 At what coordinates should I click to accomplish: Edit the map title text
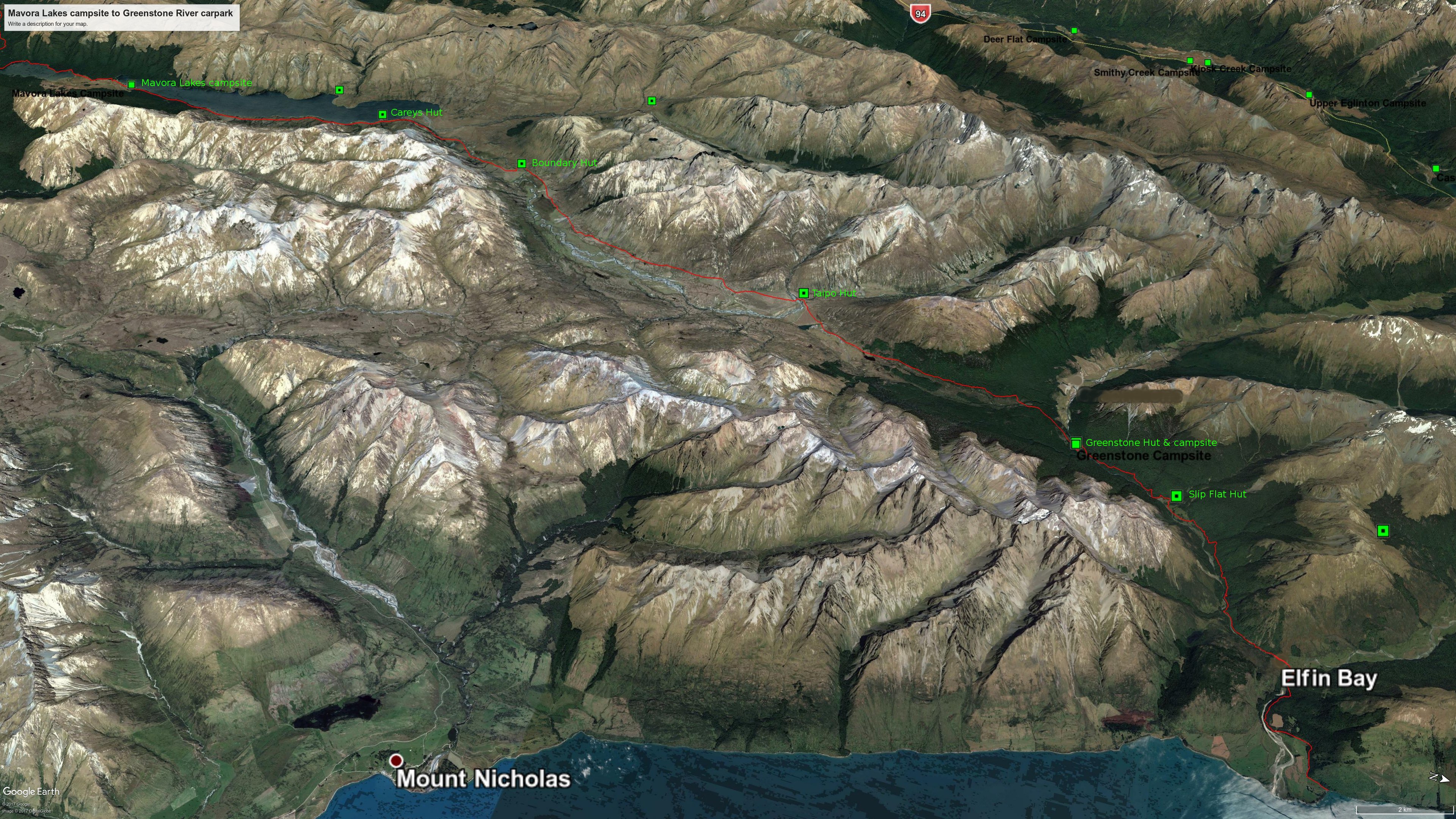coord(121,13)
